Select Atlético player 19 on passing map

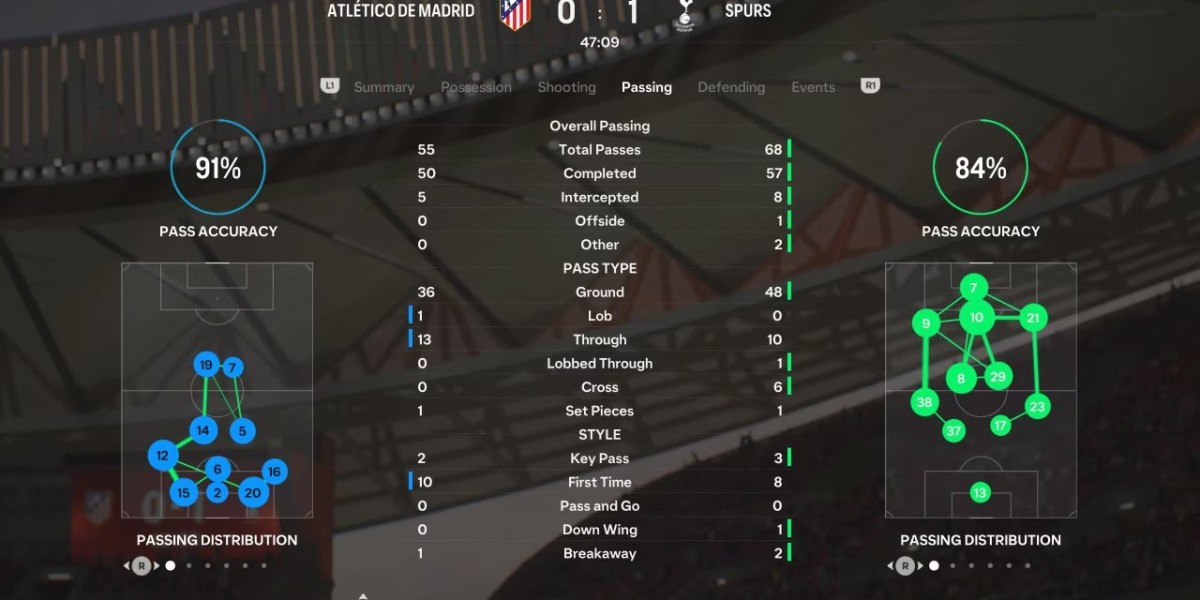(206, 365)
